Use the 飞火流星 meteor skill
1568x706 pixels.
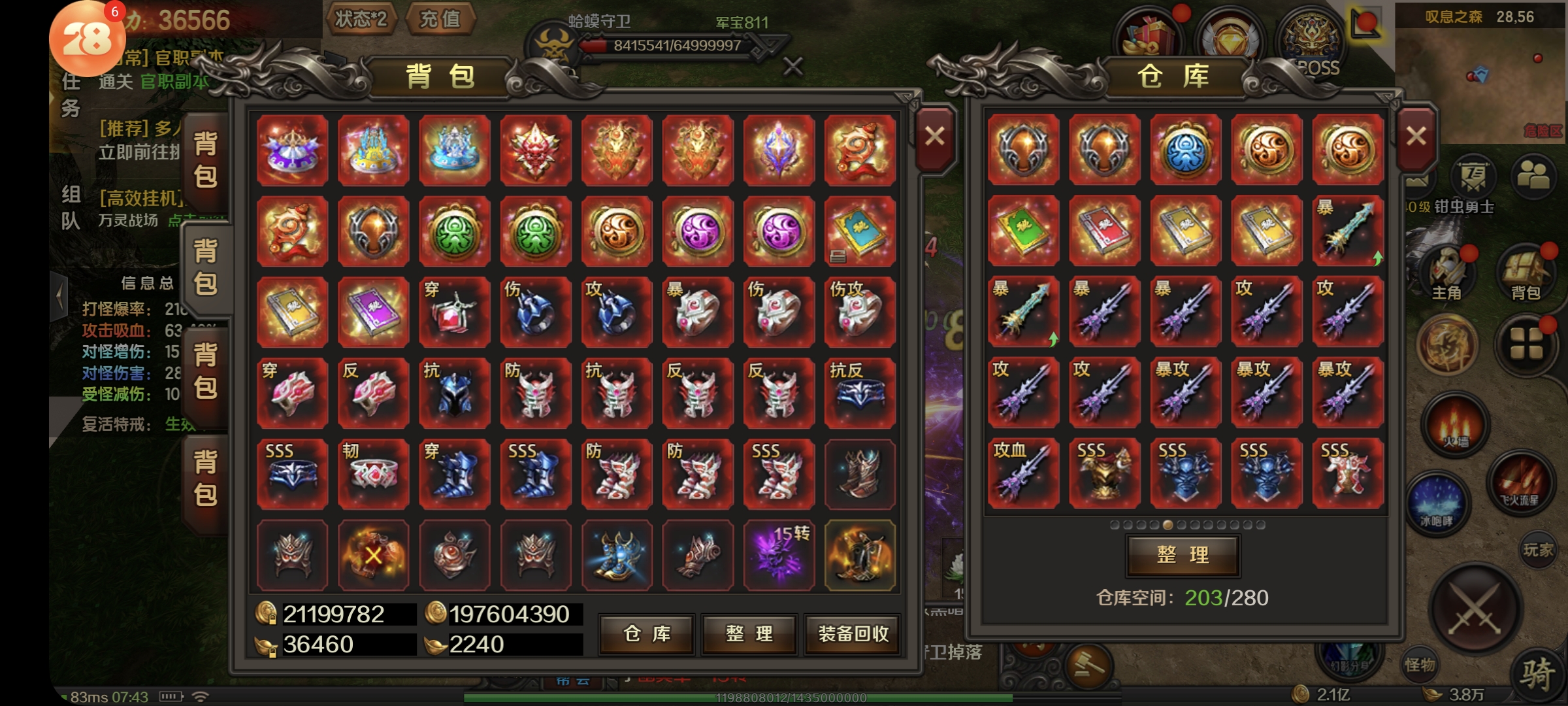click(1520, 485)
